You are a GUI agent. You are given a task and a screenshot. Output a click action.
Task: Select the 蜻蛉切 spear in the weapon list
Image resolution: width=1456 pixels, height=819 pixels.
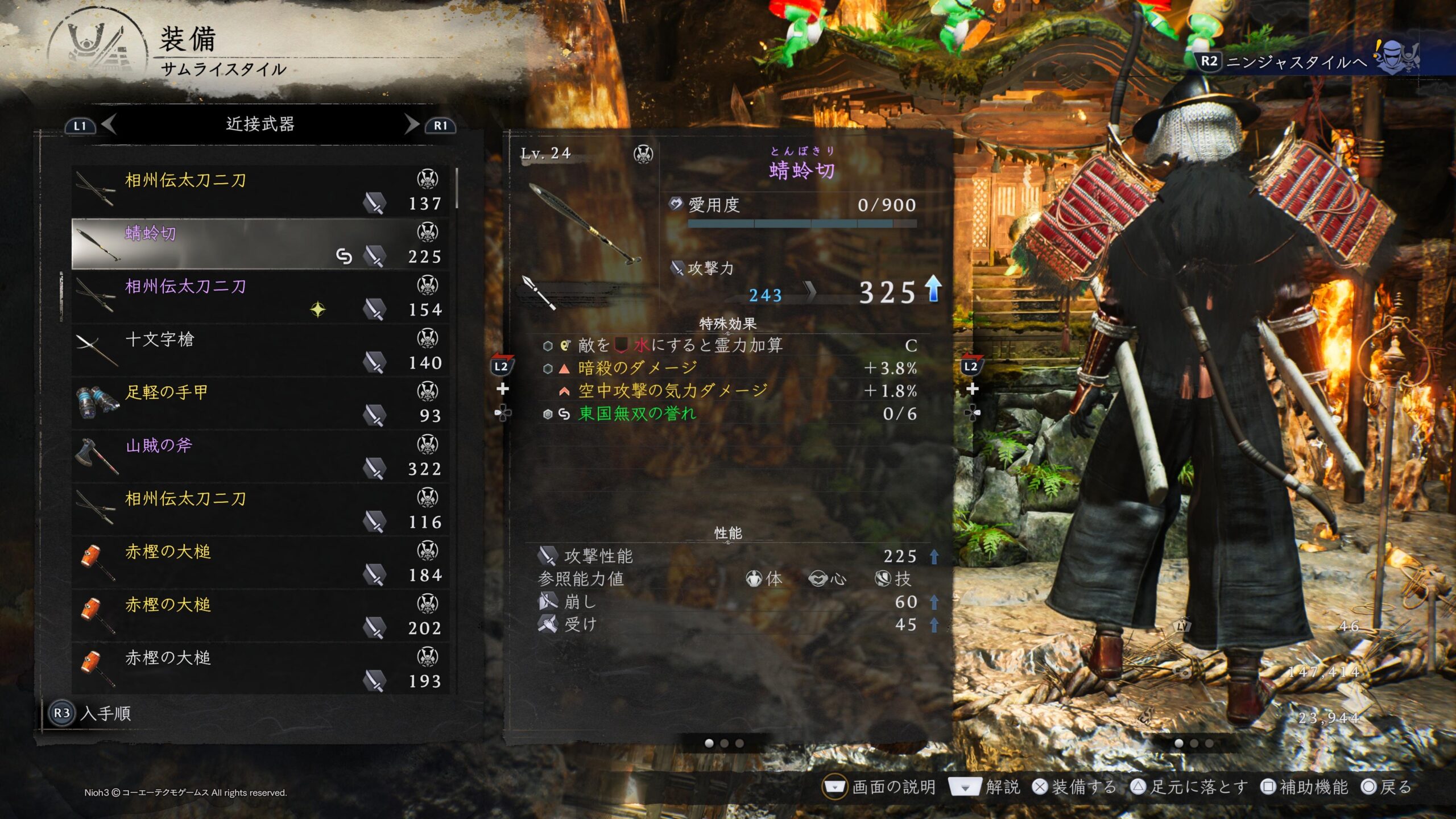click(260, 244)
